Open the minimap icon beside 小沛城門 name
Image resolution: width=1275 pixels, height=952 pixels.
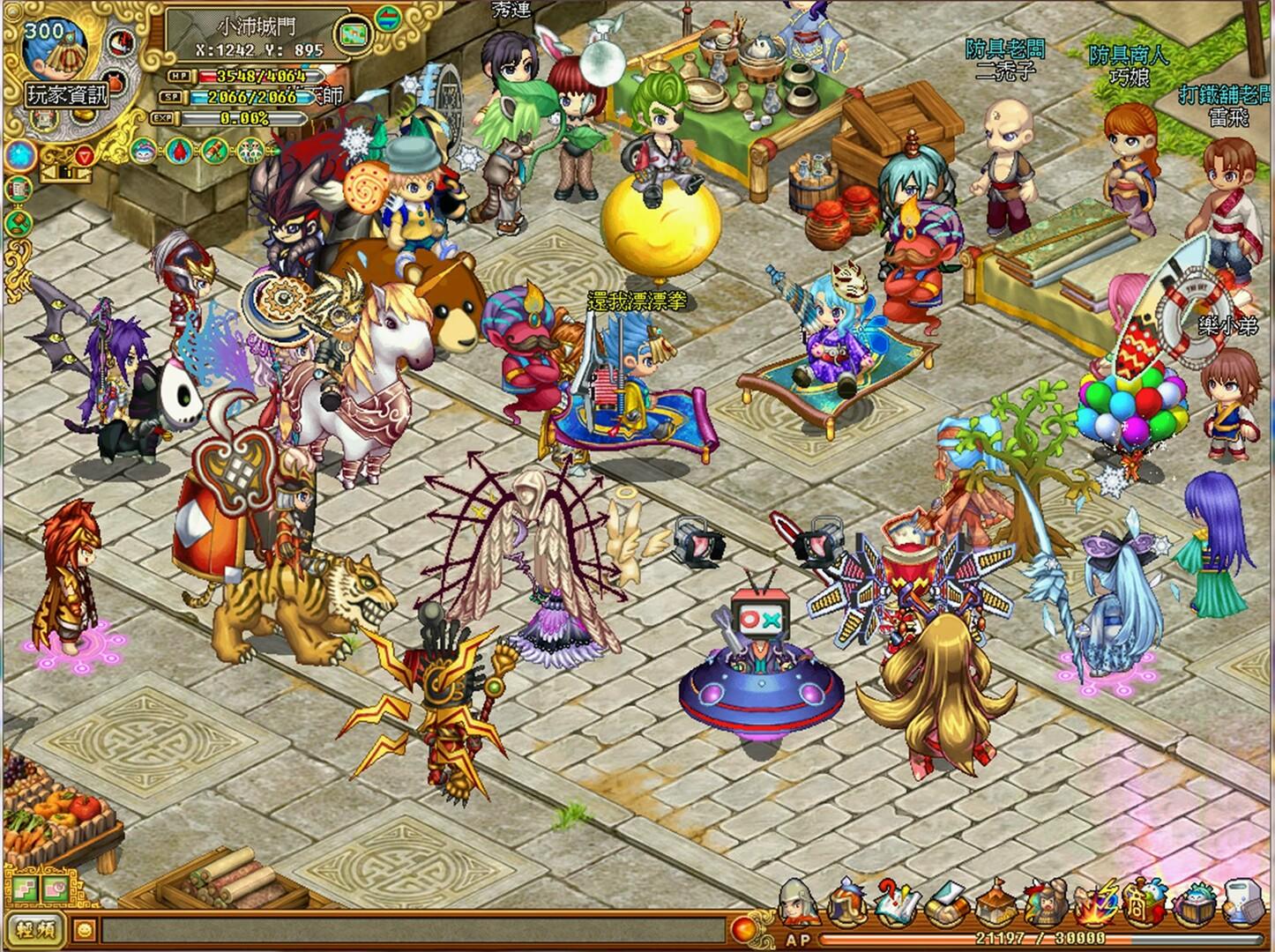(x=352, y=33)
